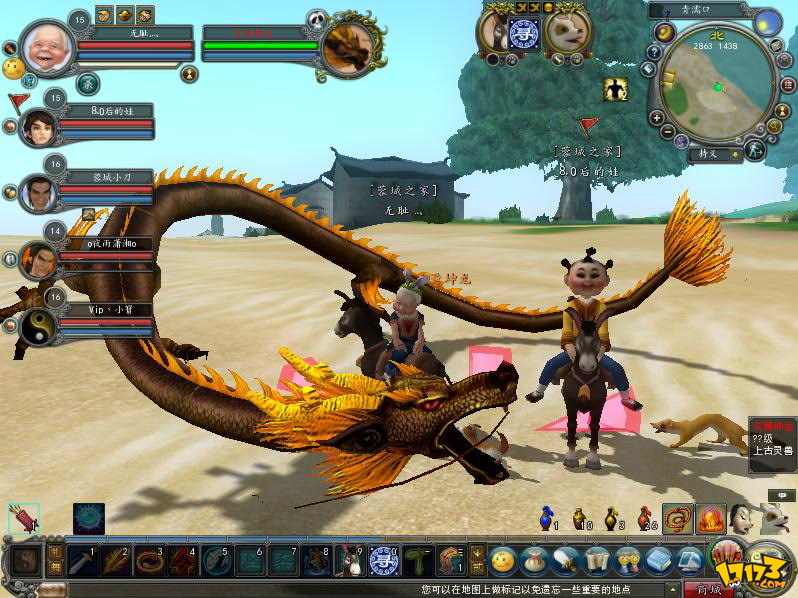Viewport: 798px width, 598px height.
Task: Use the coiled whip skill in slot 3
Action: pos(149,561)
